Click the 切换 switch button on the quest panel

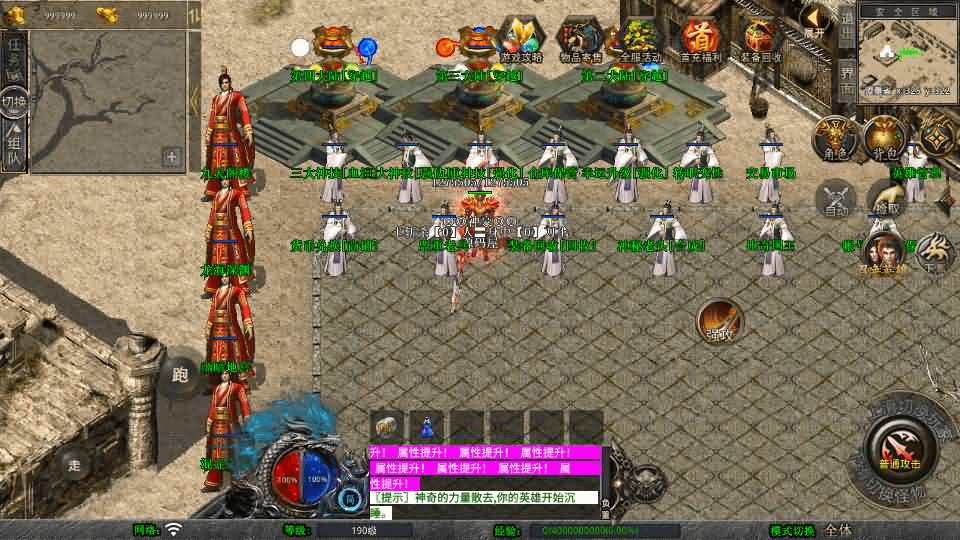[x=14, y=102]
